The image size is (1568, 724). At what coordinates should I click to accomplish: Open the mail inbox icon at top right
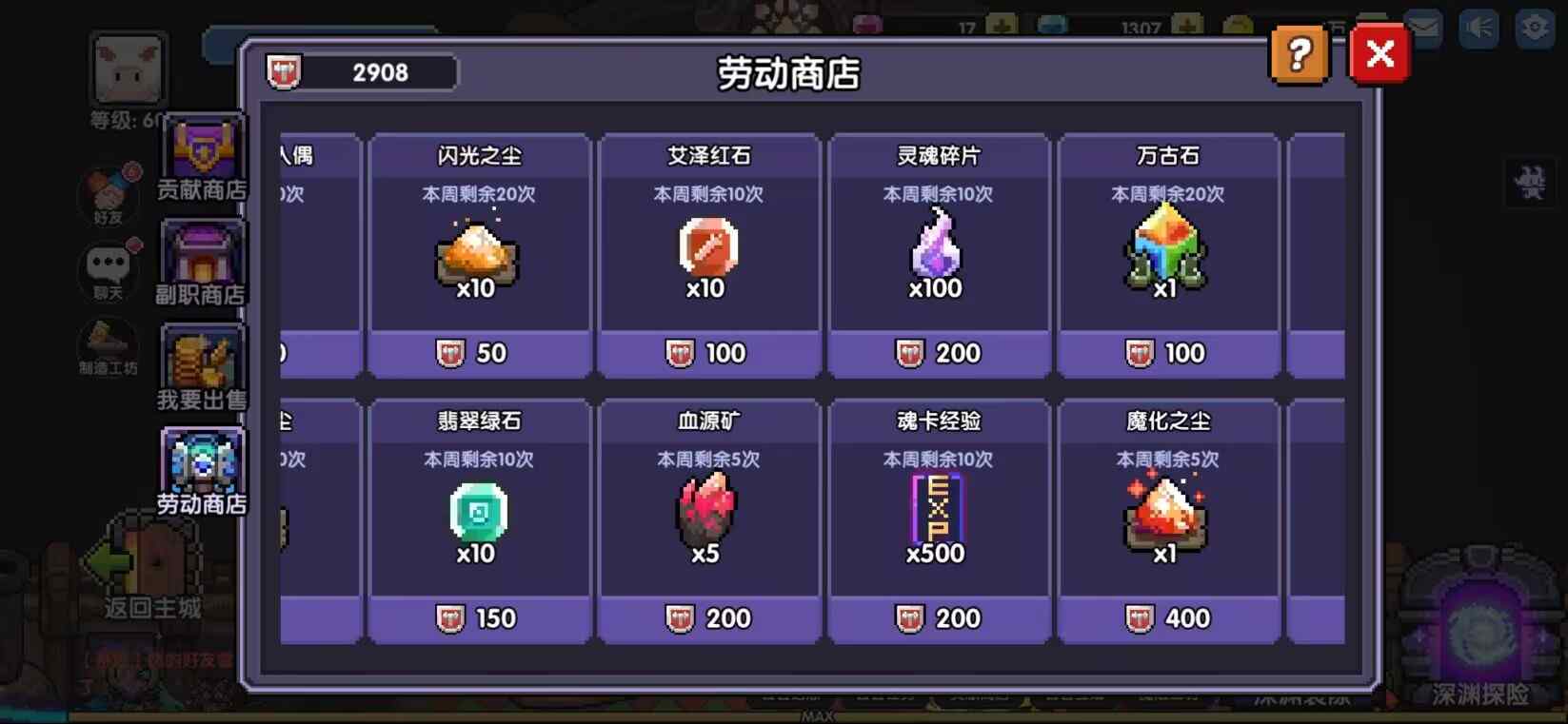coord(1422,28)
